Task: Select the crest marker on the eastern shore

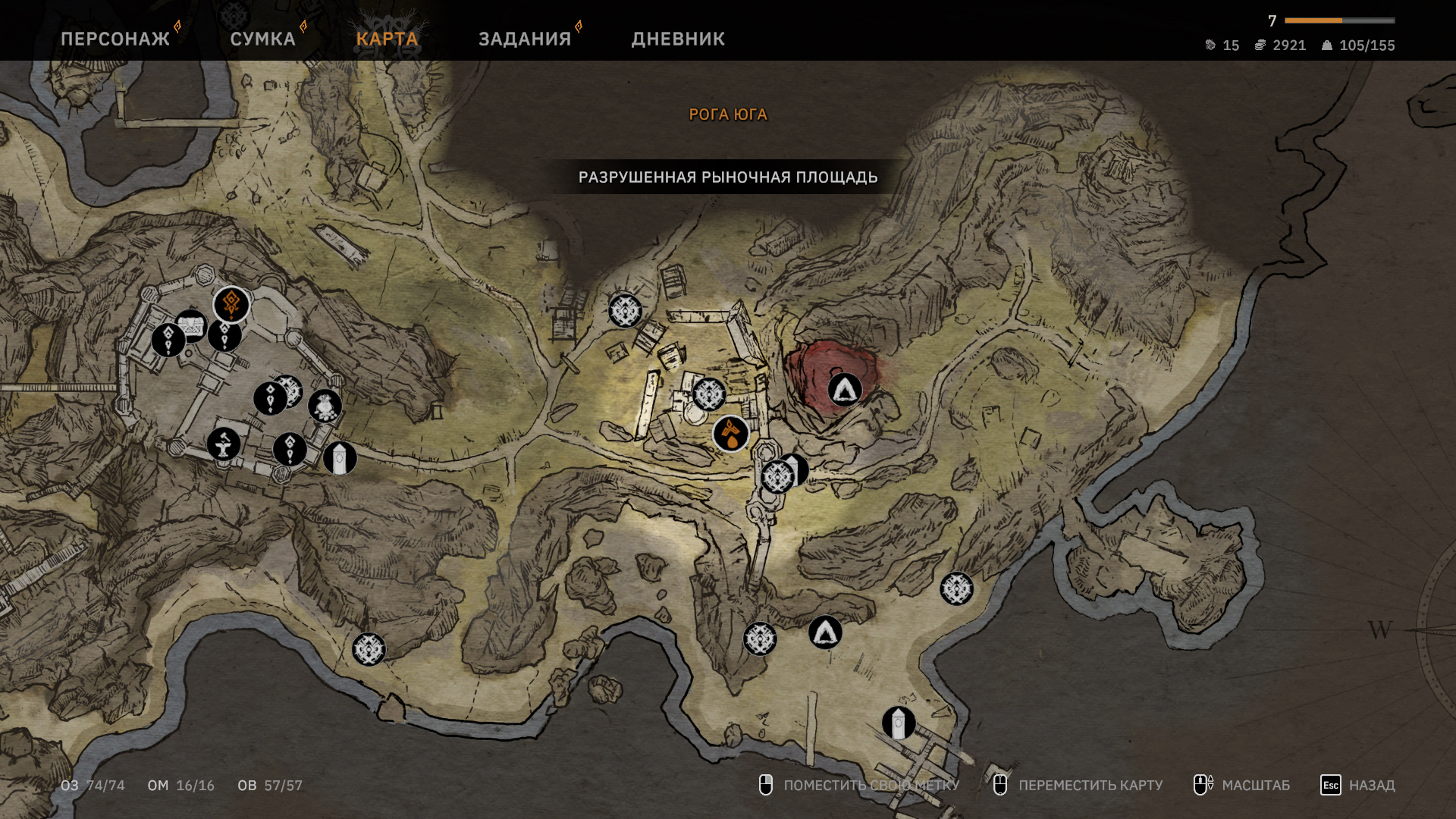Action: click(956, 588)
